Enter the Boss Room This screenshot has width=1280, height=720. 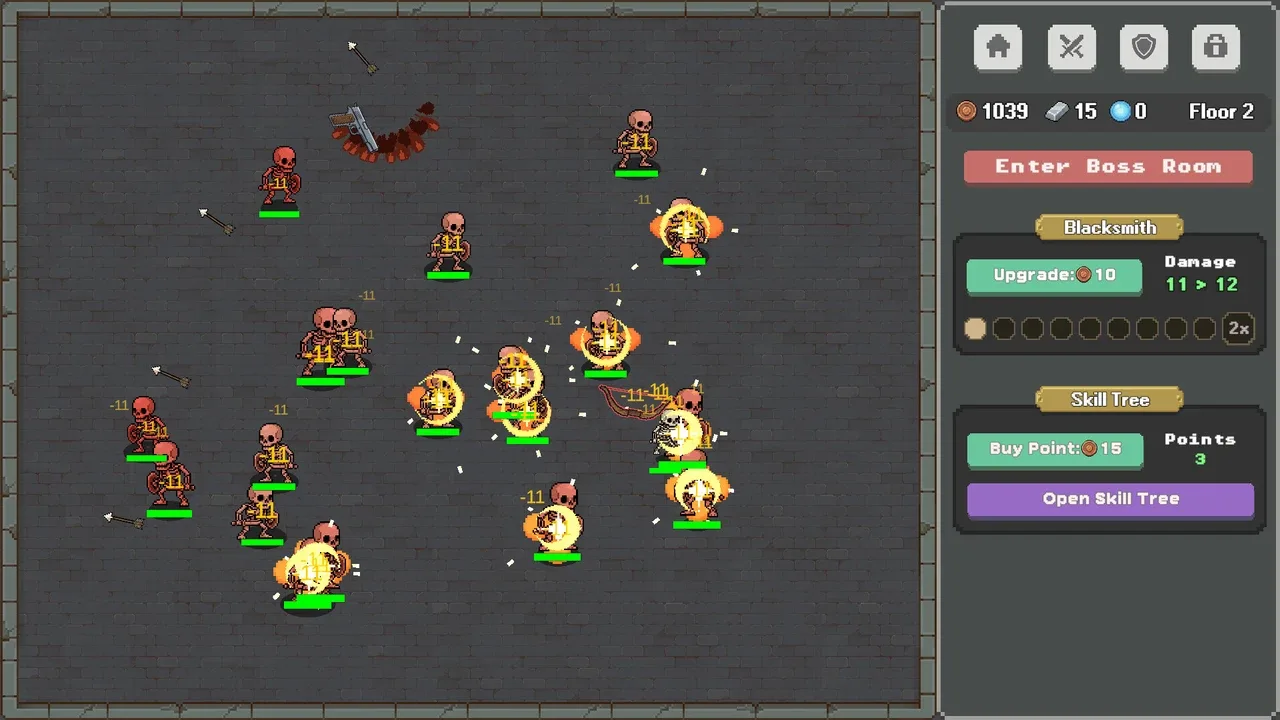click(x=1108, y=167)
